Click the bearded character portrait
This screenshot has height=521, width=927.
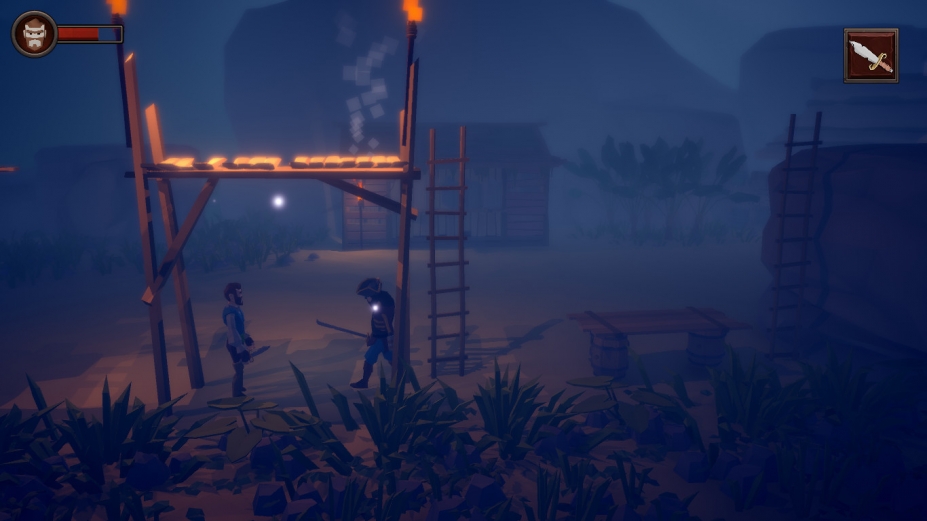(x=34, y=34)
